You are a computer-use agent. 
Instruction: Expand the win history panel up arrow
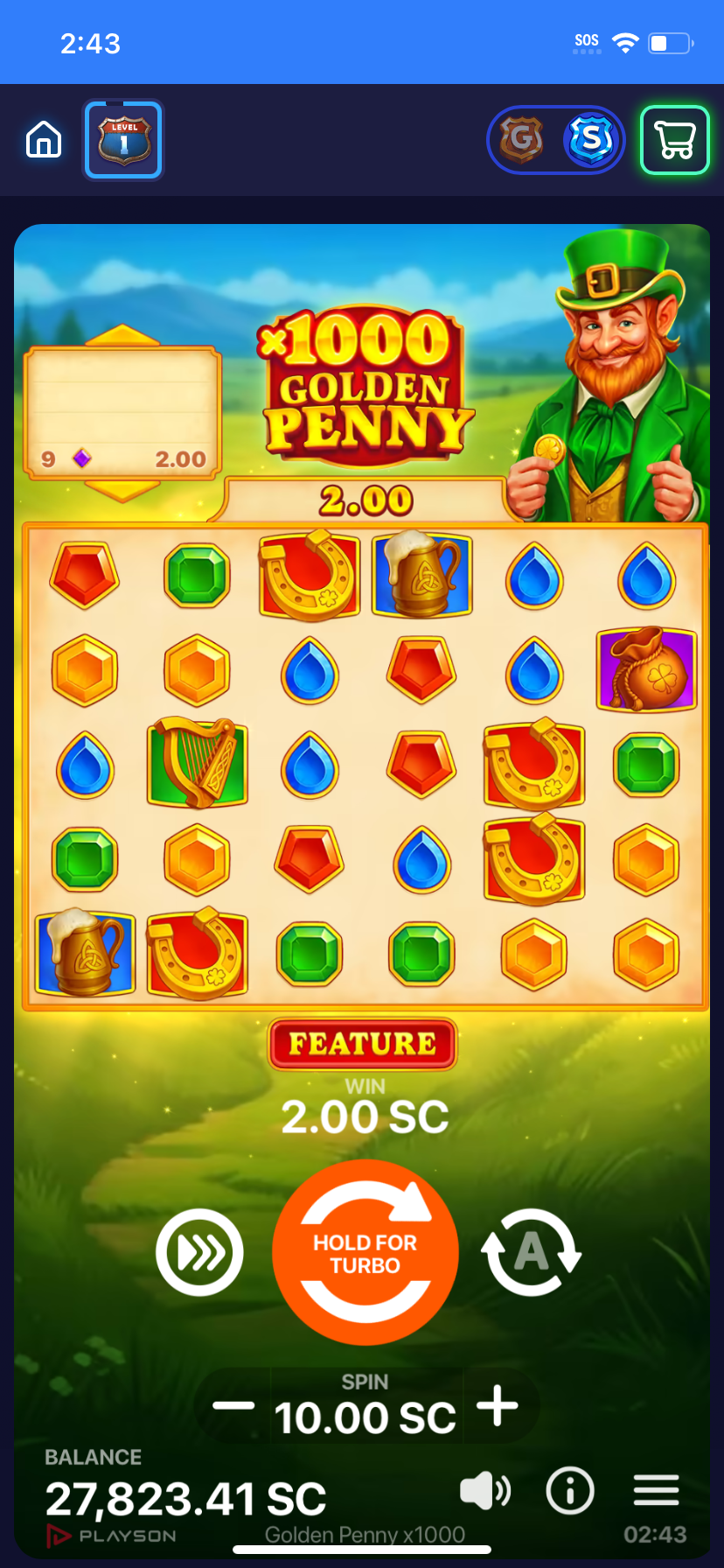pyautogui.click(x=122, y=335)
